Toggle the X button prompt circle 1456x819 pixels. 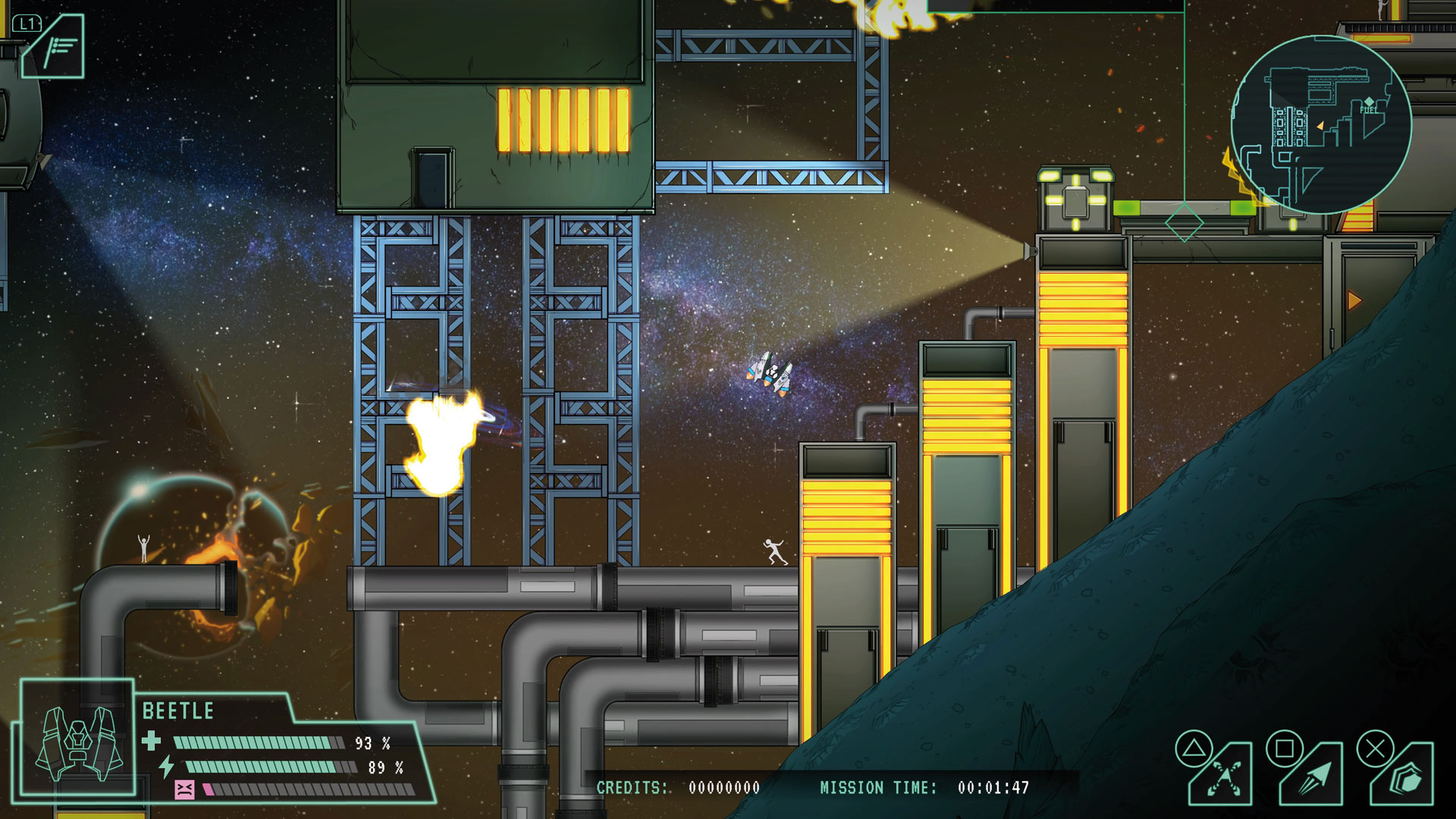[x=1375, y=748]
